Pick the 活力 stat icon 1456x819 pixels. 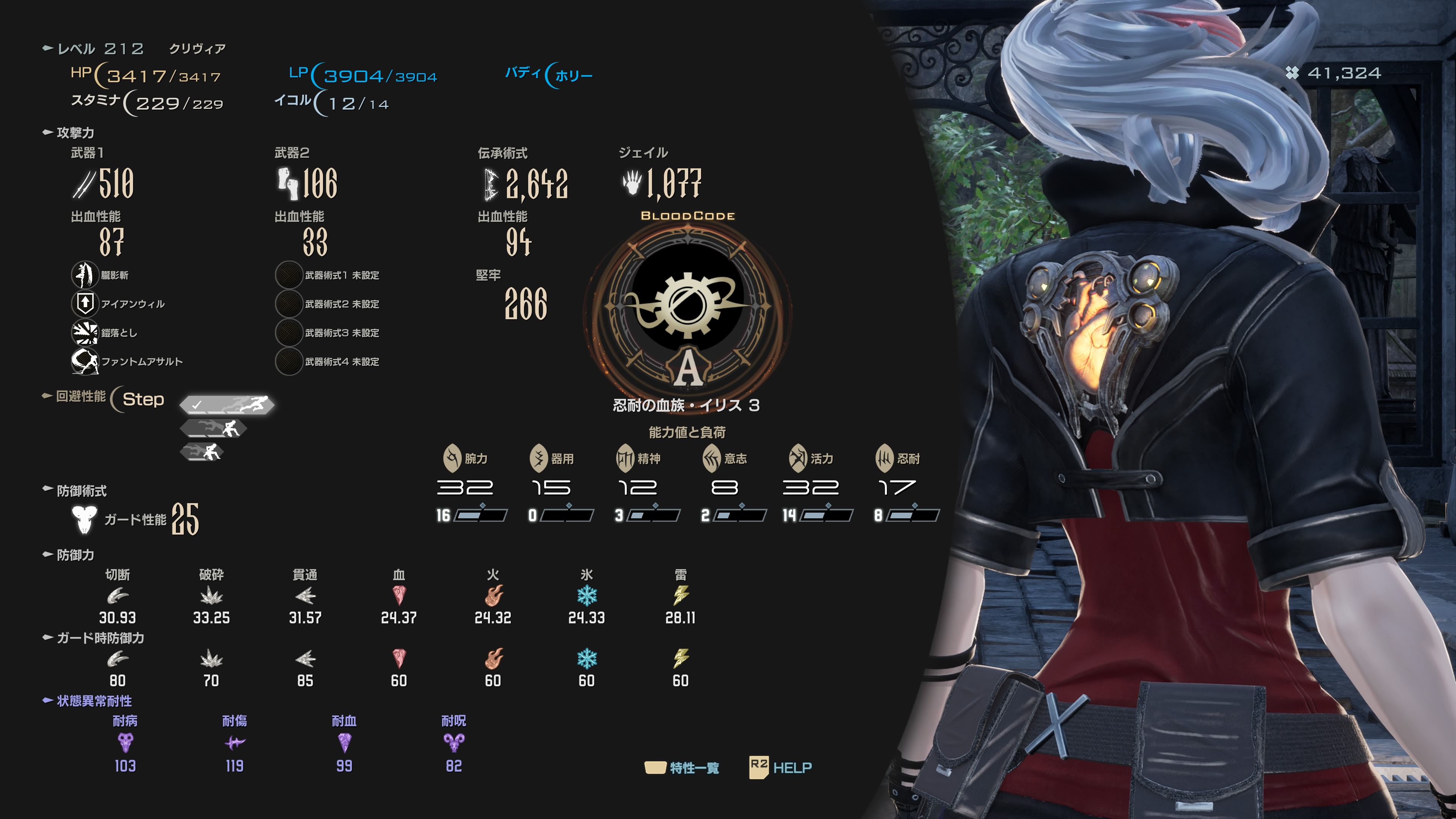(798, 458)
